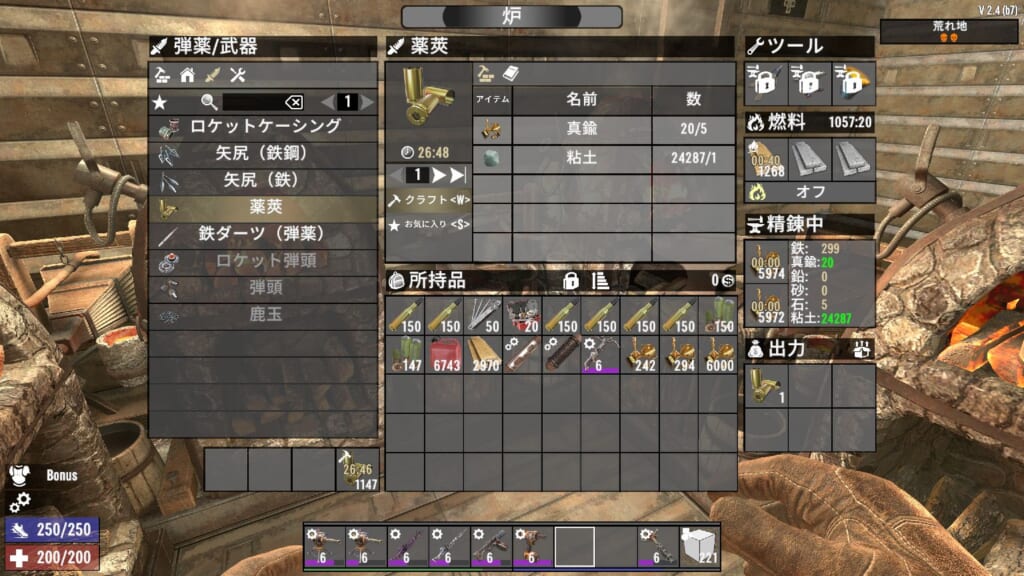Switch to the house building category tab

click(x=187, y=75)
